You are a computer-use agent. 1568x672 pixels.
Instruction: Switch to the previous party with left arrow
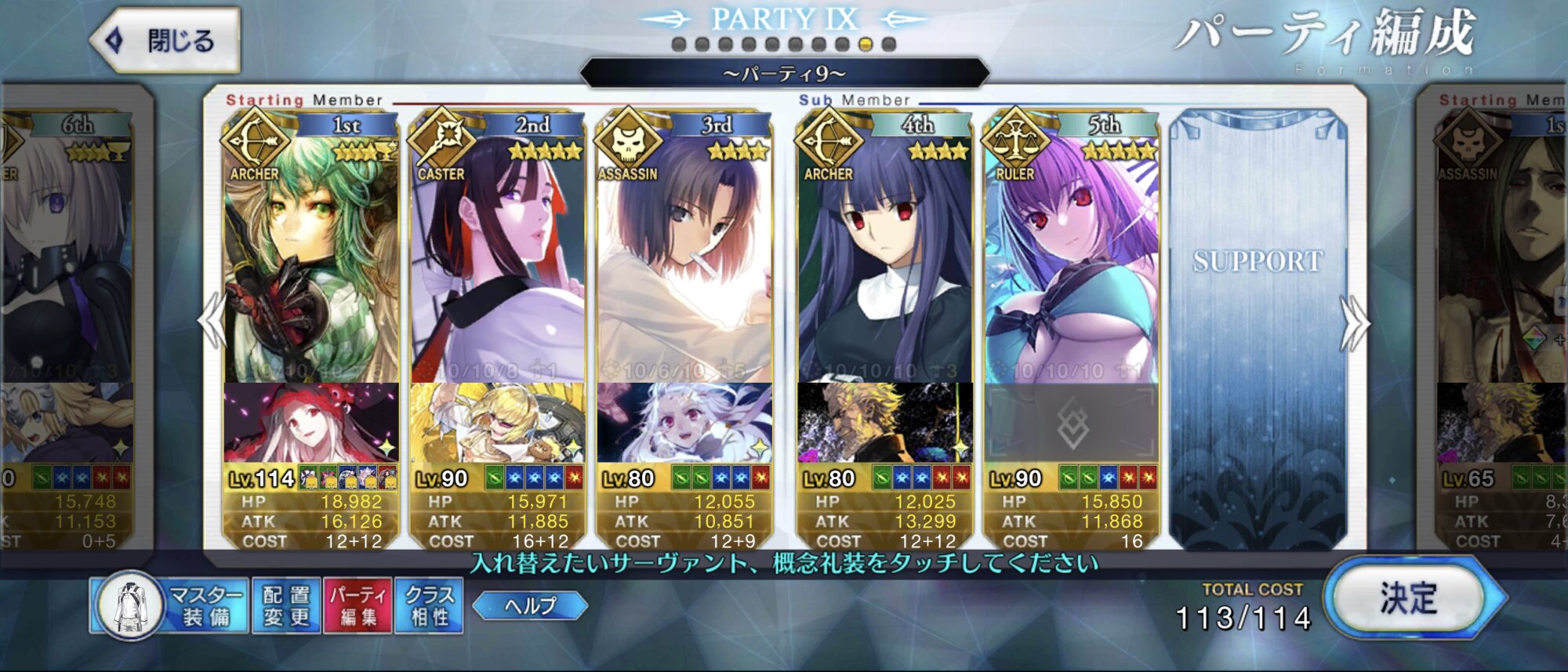(x=212, y=321)
